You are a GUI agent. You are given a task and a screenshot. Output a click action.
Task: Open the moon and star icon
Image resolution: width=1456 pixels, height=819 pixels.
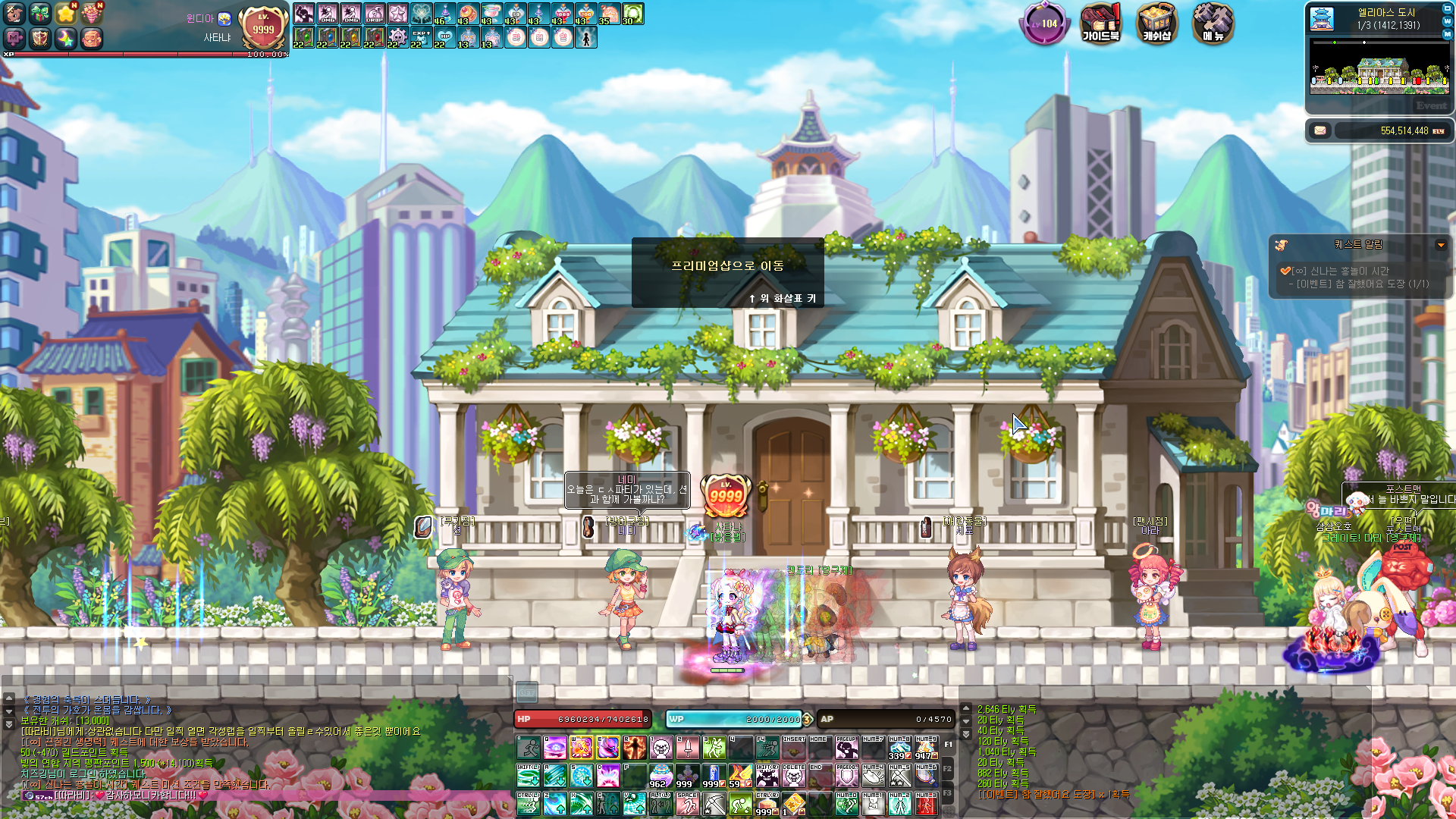(x=66, y=38)
